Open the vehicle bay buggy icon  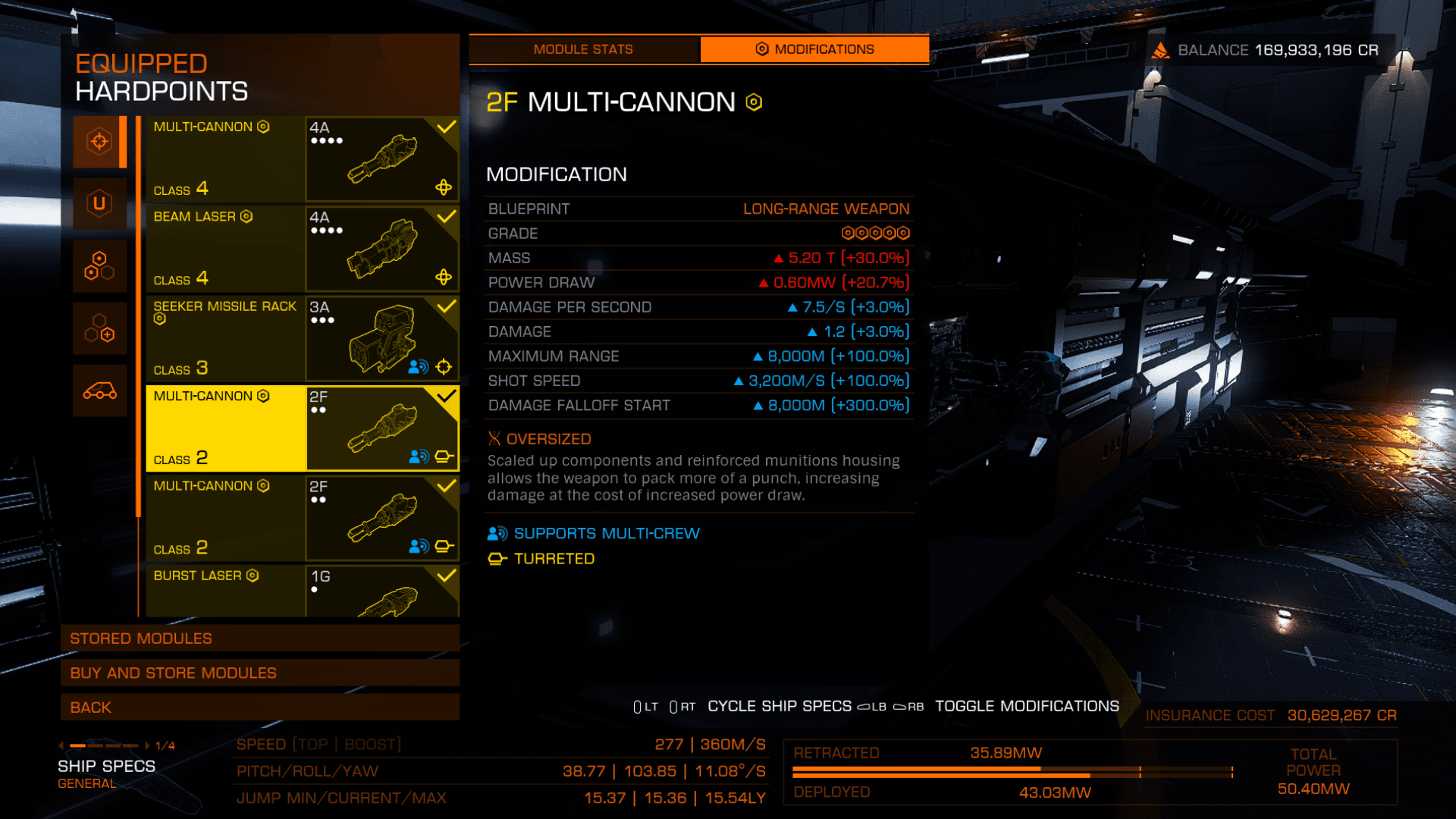pos(99,391)
